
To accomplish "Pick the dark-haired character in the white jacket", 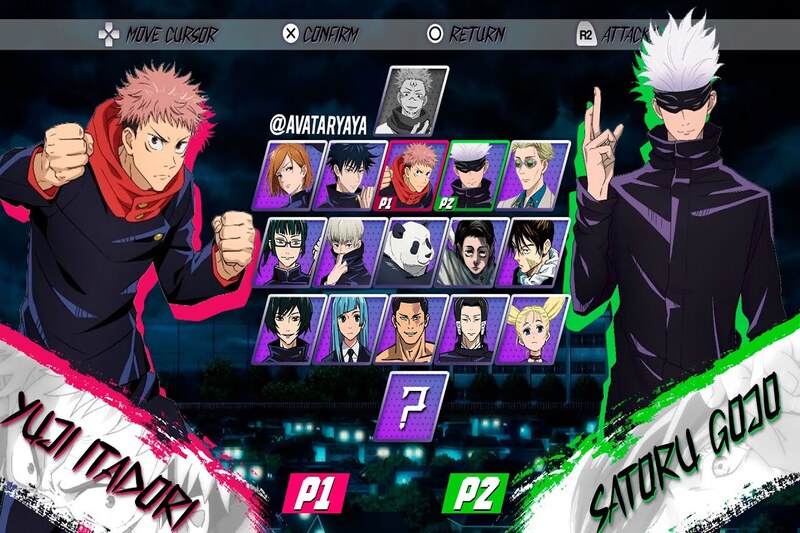I will click(x=536, y=251).
